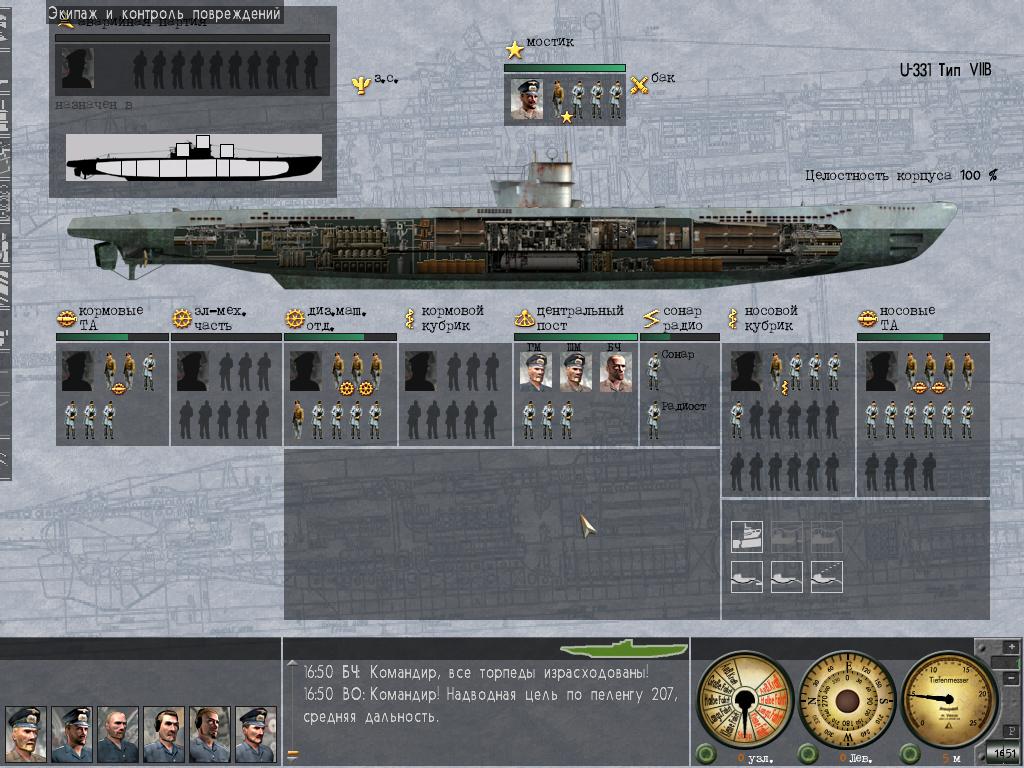The image size is (1024, 768).
Task: Select the ШМ officer in central post
Action: point(575,372)
